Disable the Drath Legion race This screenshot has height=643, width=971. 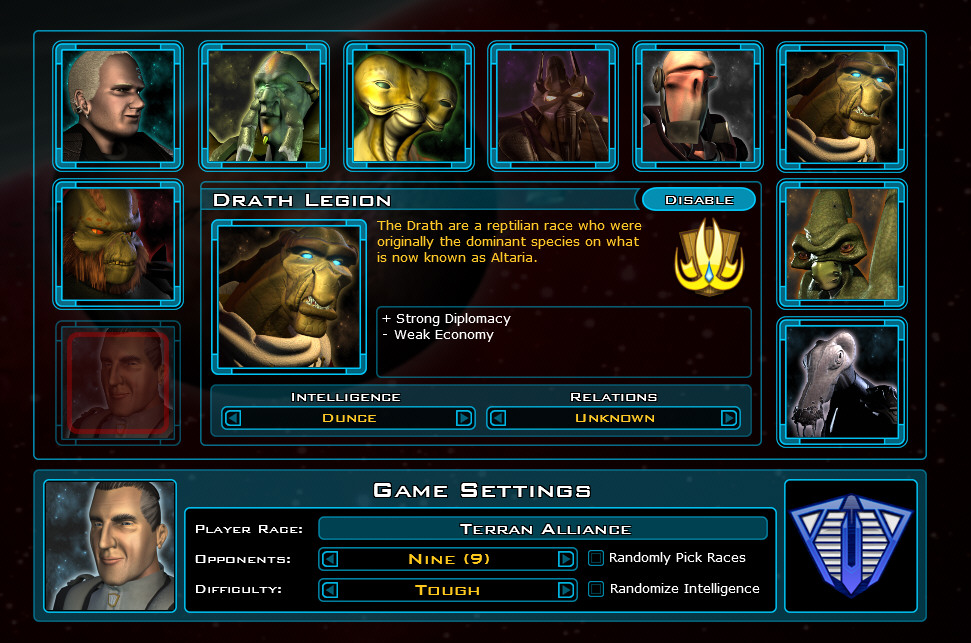[x=699, y=200]
